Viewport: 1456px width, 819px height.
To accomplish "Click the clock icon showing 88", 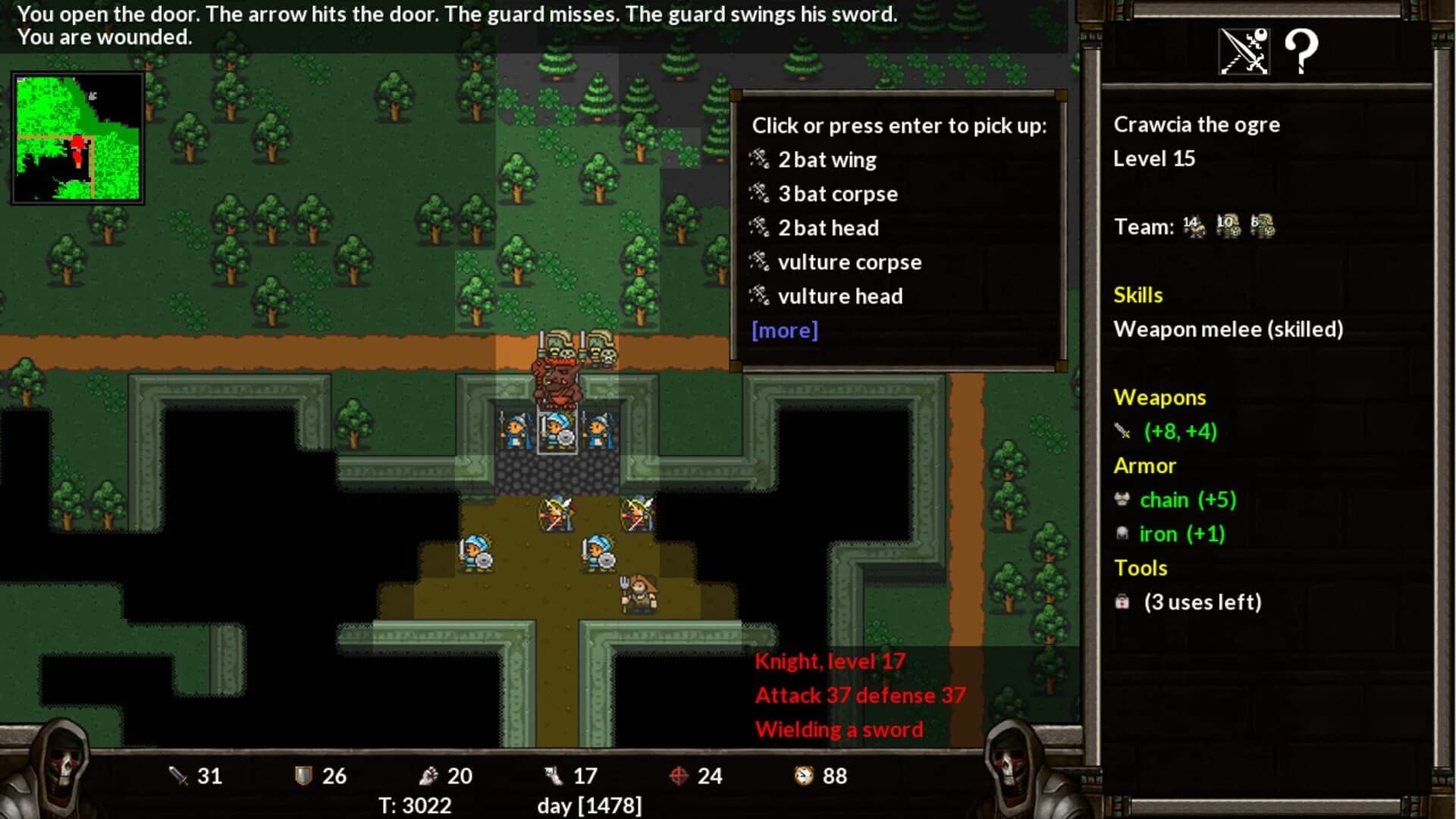I will (x=805, y=776).
